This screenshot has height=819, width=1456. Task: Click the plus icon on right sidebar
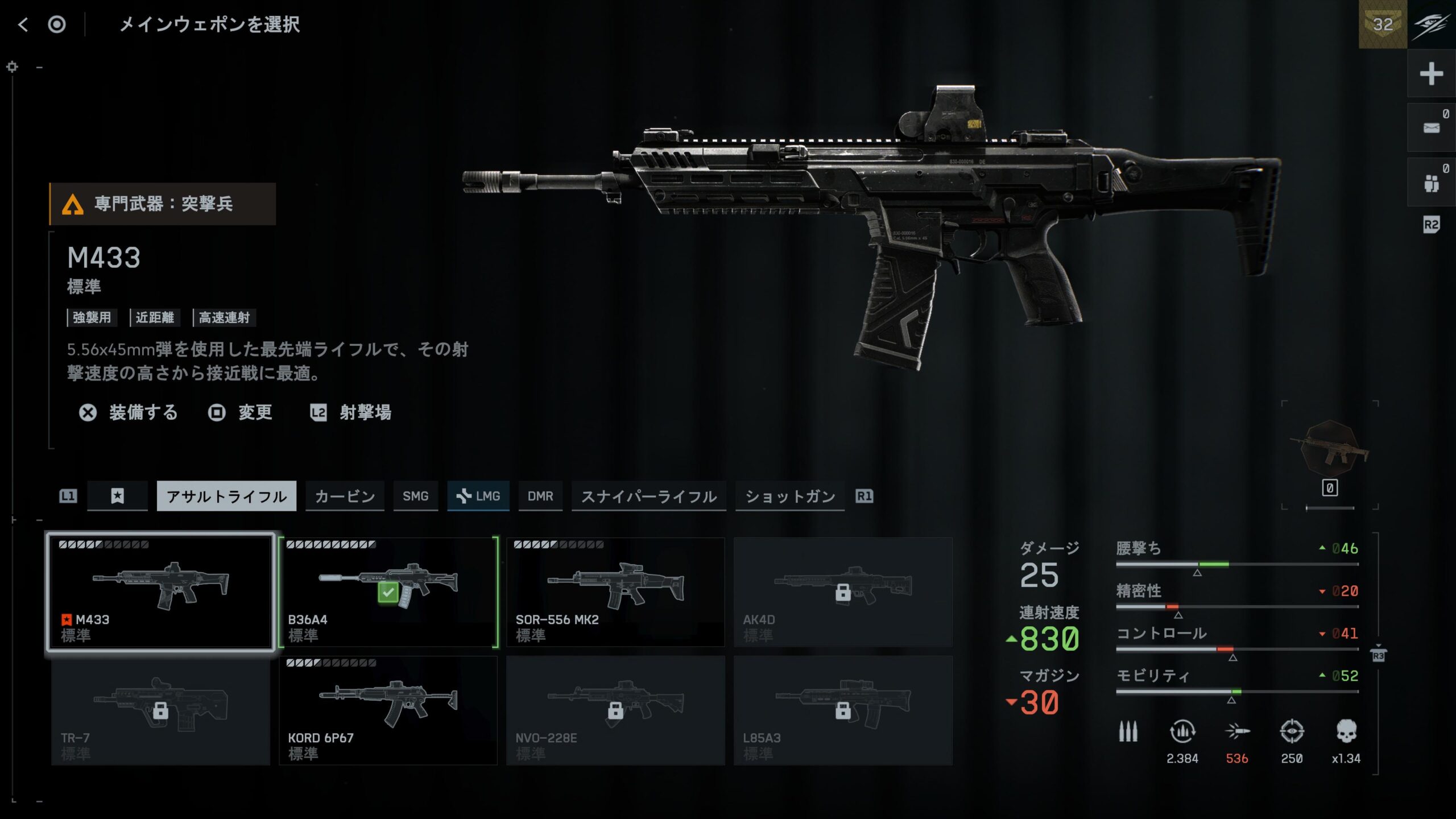pyautogui.click(x=1431, y=74)
